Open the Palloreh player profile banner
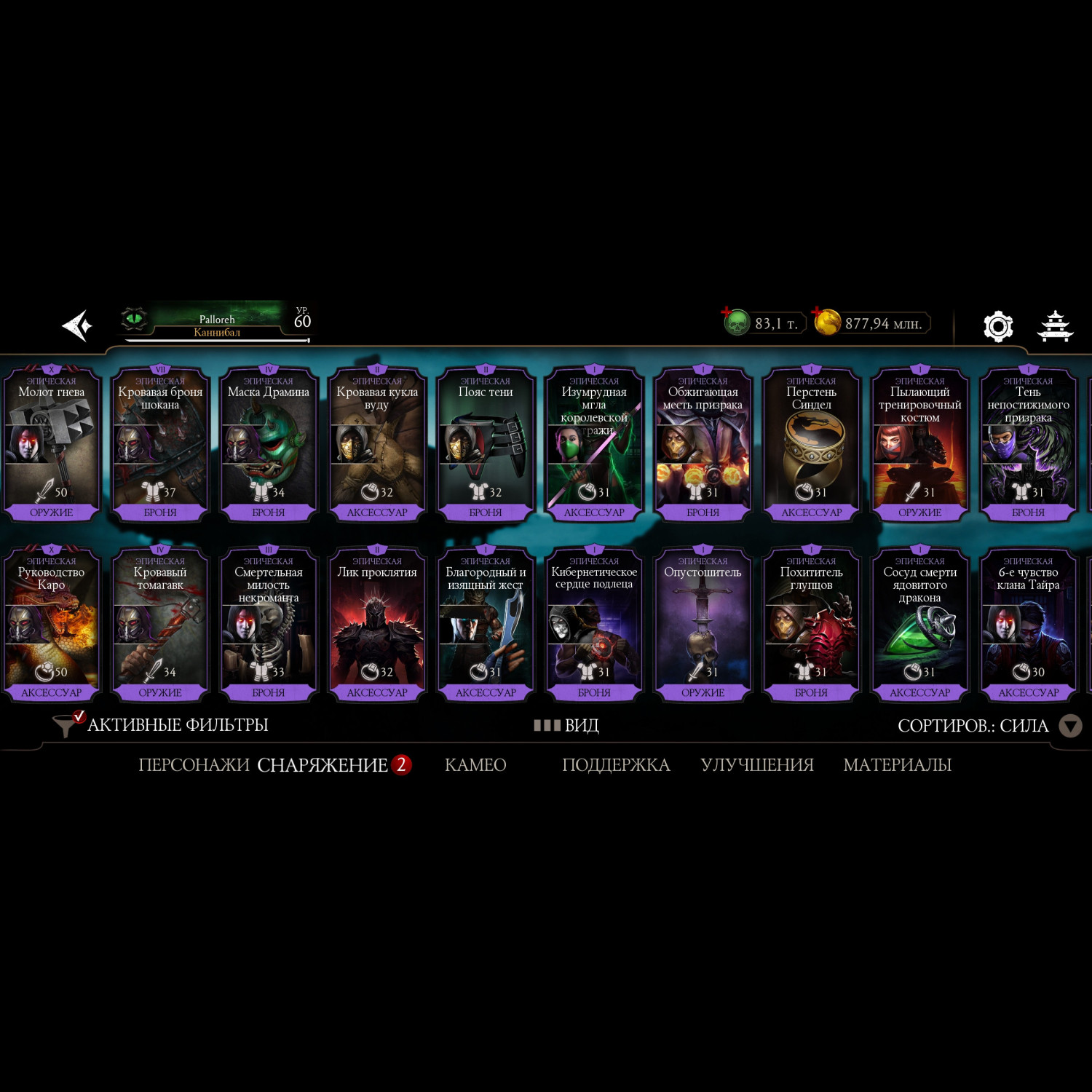The height and width of the screenshot is (1092, 1092). 216,323
